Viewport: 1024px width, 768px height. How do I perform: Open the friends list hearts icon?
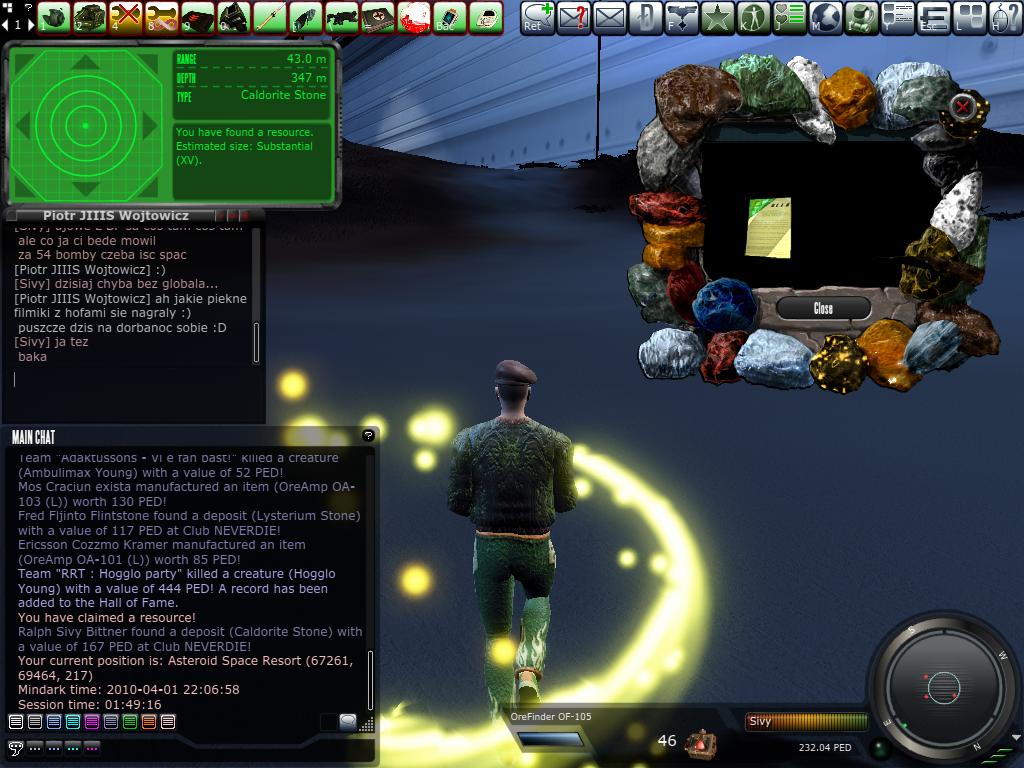click(789, 17)
